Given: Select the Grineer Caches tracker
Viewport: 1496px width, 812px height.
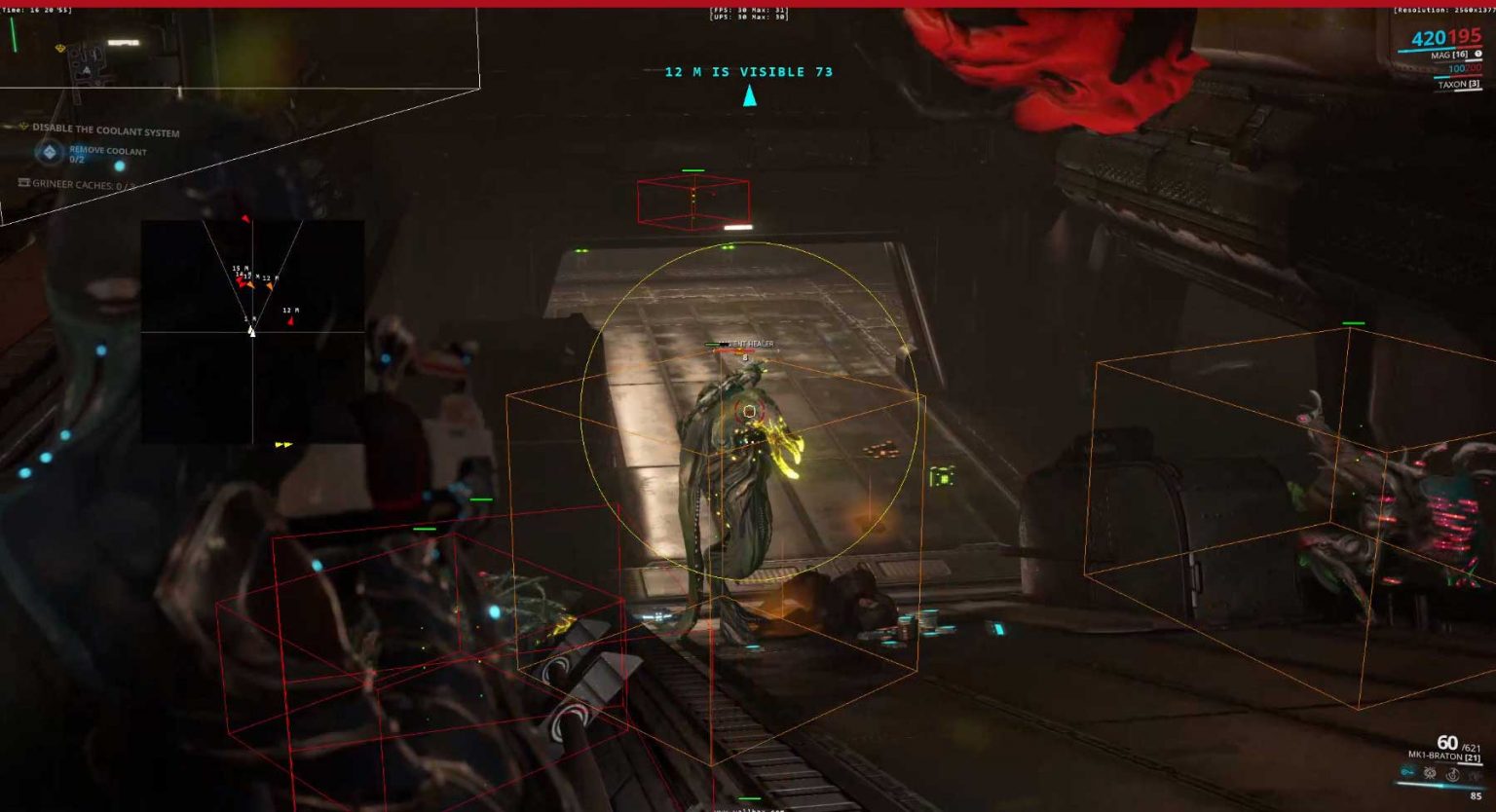Looking at the screenshot, I should pyautogui.click(x=78, y=184).
